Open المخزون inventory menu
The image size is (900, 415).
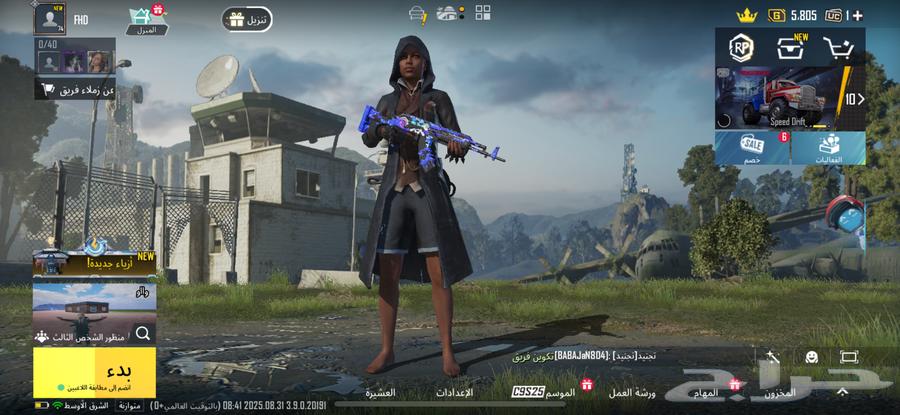click(780, 393)
